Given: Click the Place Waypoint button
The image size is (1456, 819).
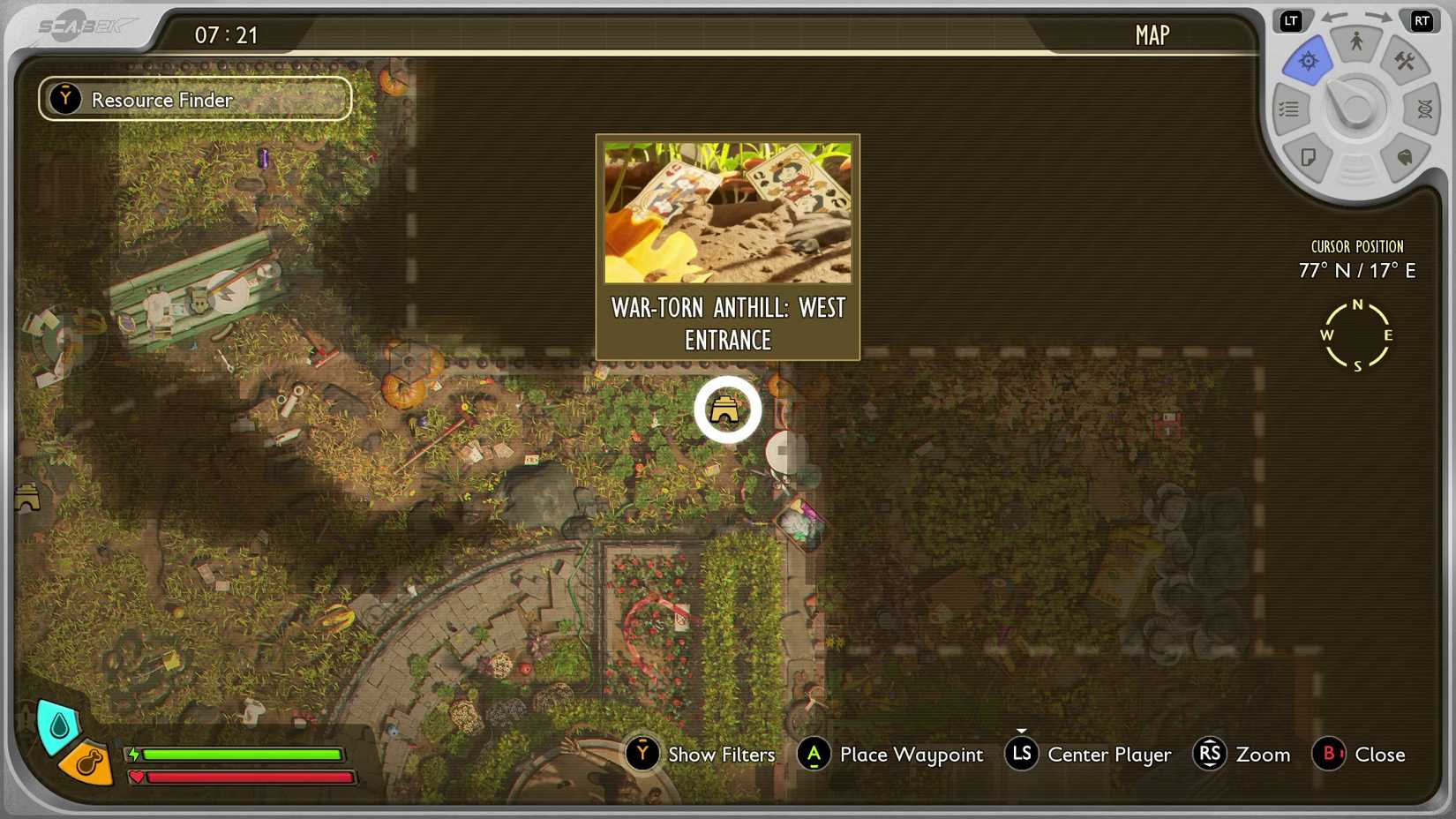Looking at the screenshot, I should pos(889,755).
